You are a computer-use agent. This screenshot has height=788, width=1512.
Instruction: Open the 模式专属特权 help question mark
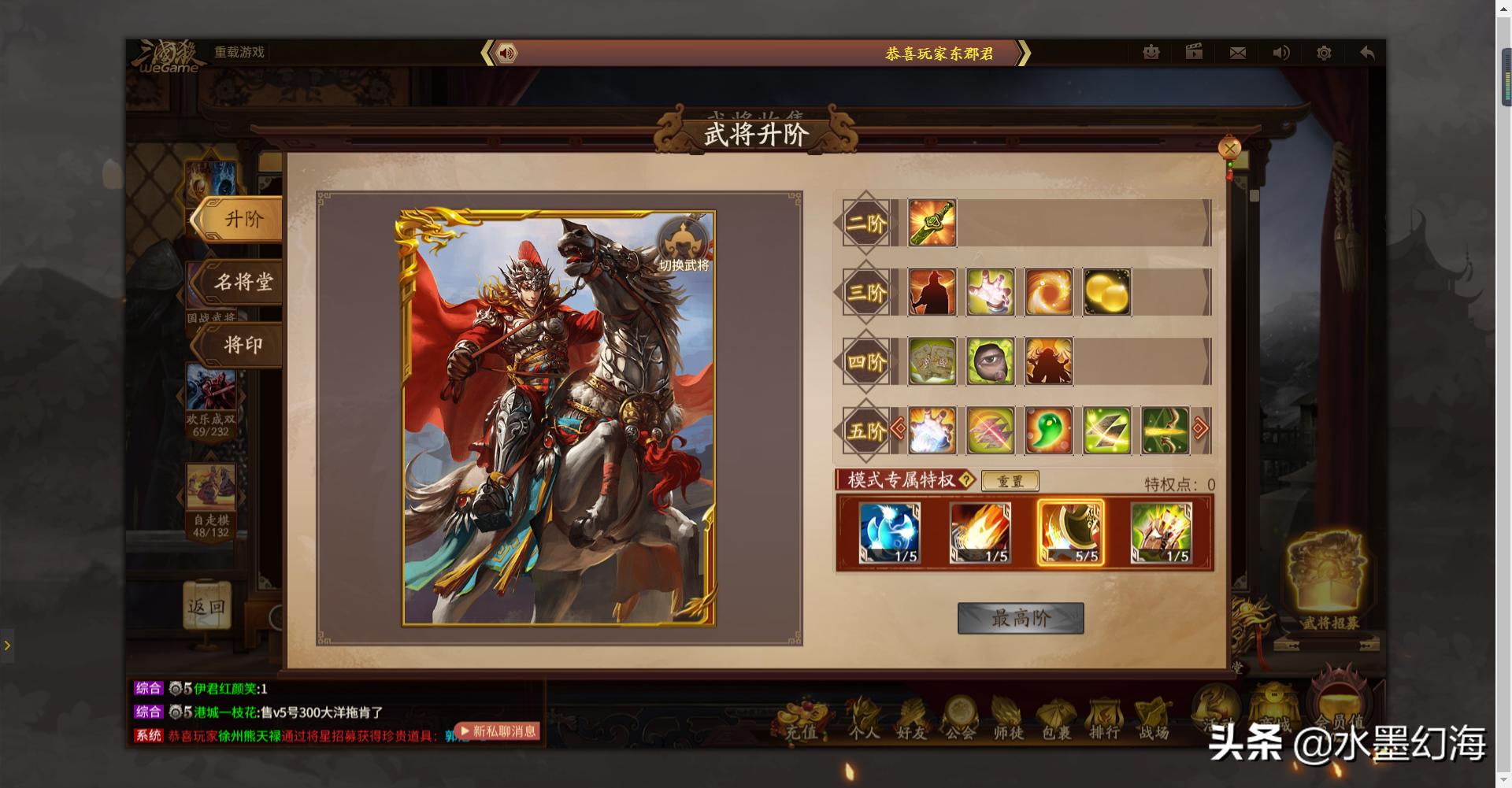coord(967,481)
